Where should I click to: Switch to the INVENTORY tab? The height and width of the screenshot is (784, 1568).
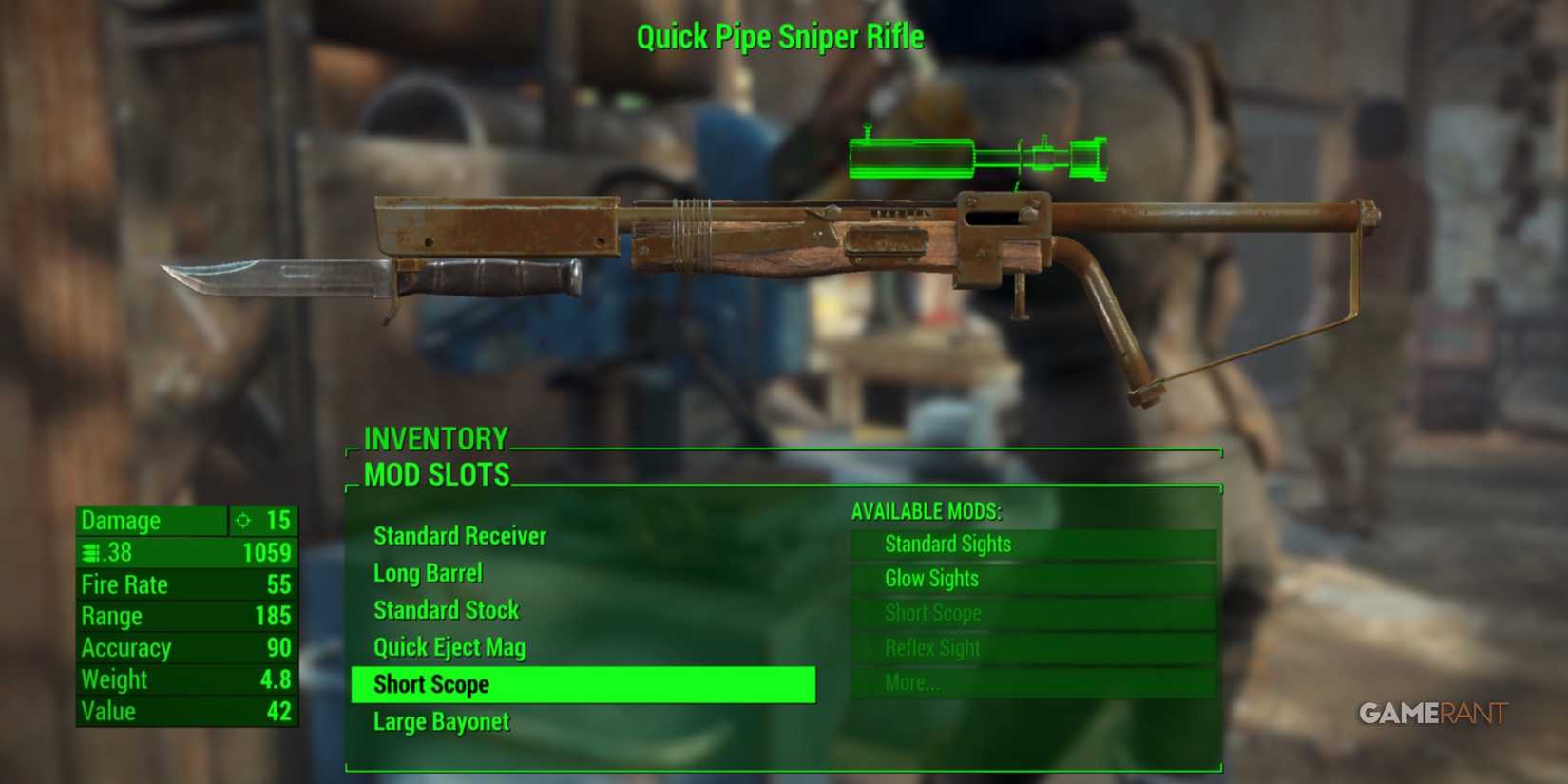[x=435, y=438]
